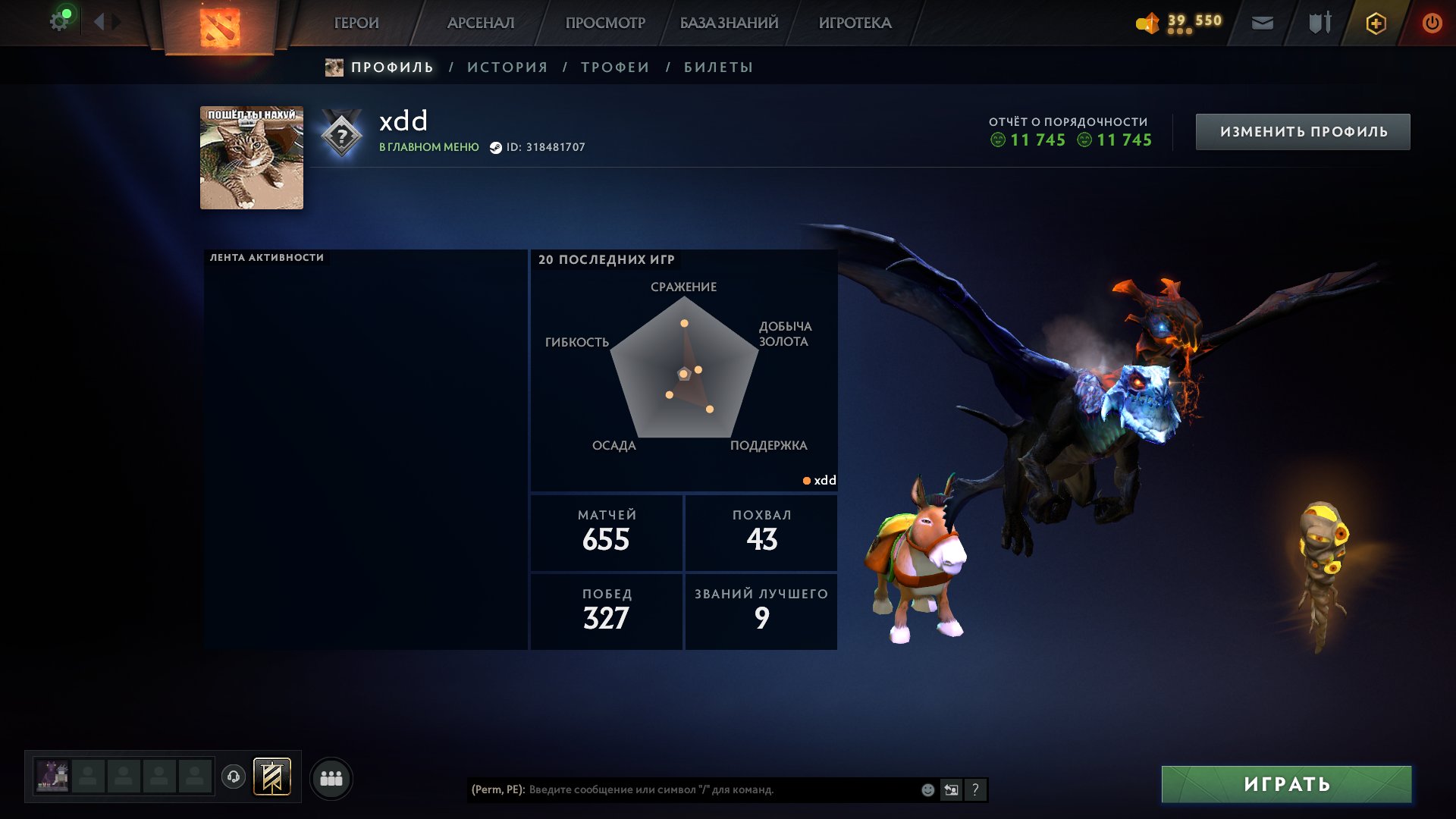Open the mail notifications icon
The width and height of the screenshot is (1456, 819).
coord(1261,24)
